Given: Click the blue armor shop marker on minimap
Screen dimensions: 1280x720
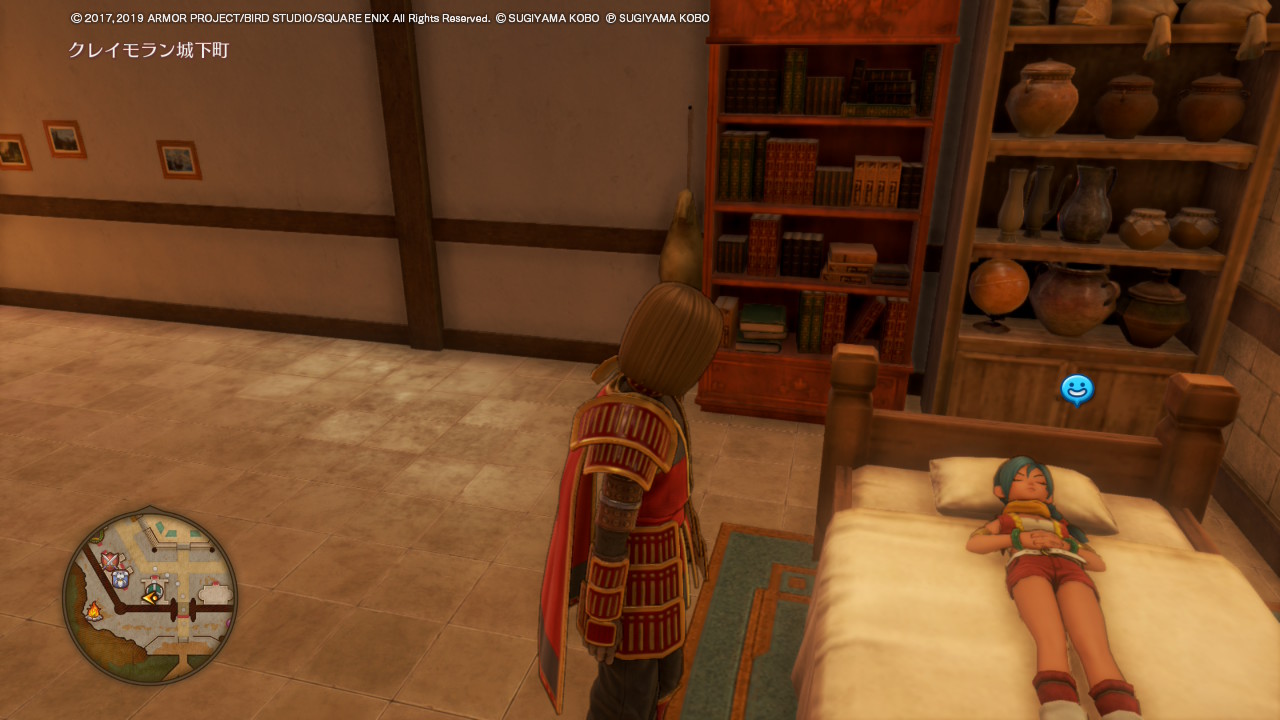Looking at the screenshot, I should click(121, 578).
